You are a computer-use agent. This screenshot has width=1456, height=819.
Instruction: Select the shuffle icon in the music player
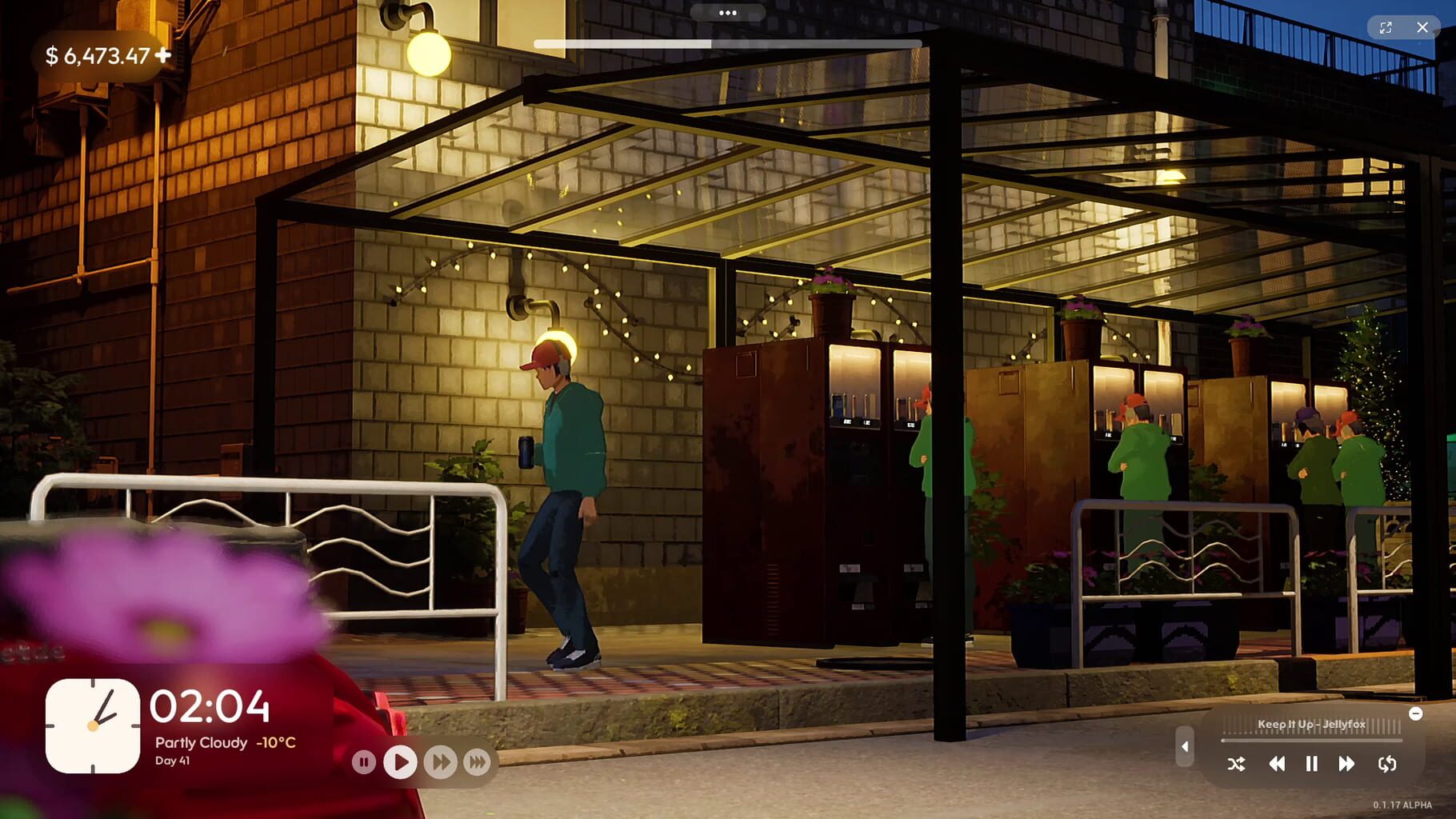tap(1238, 765)
